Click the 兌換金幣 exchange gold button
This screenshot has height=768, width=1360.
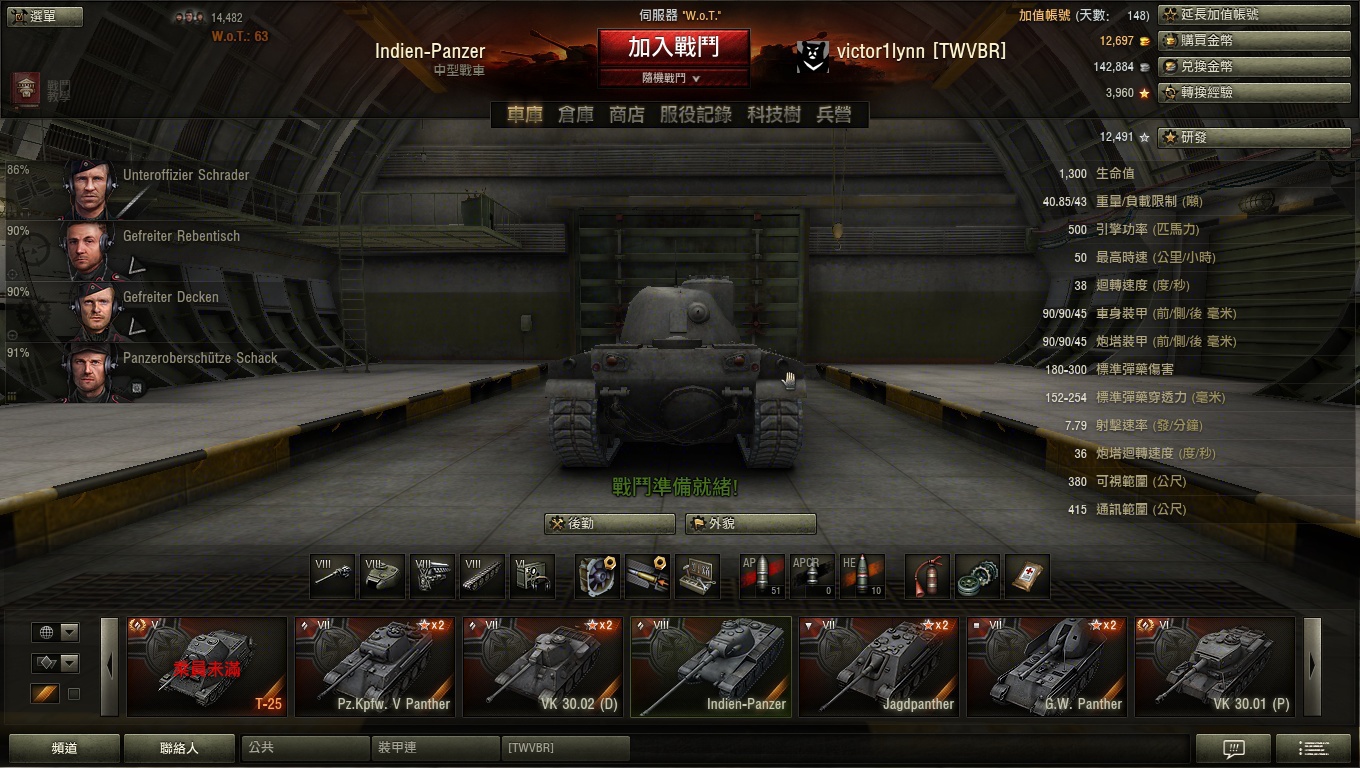point(1254,67)
